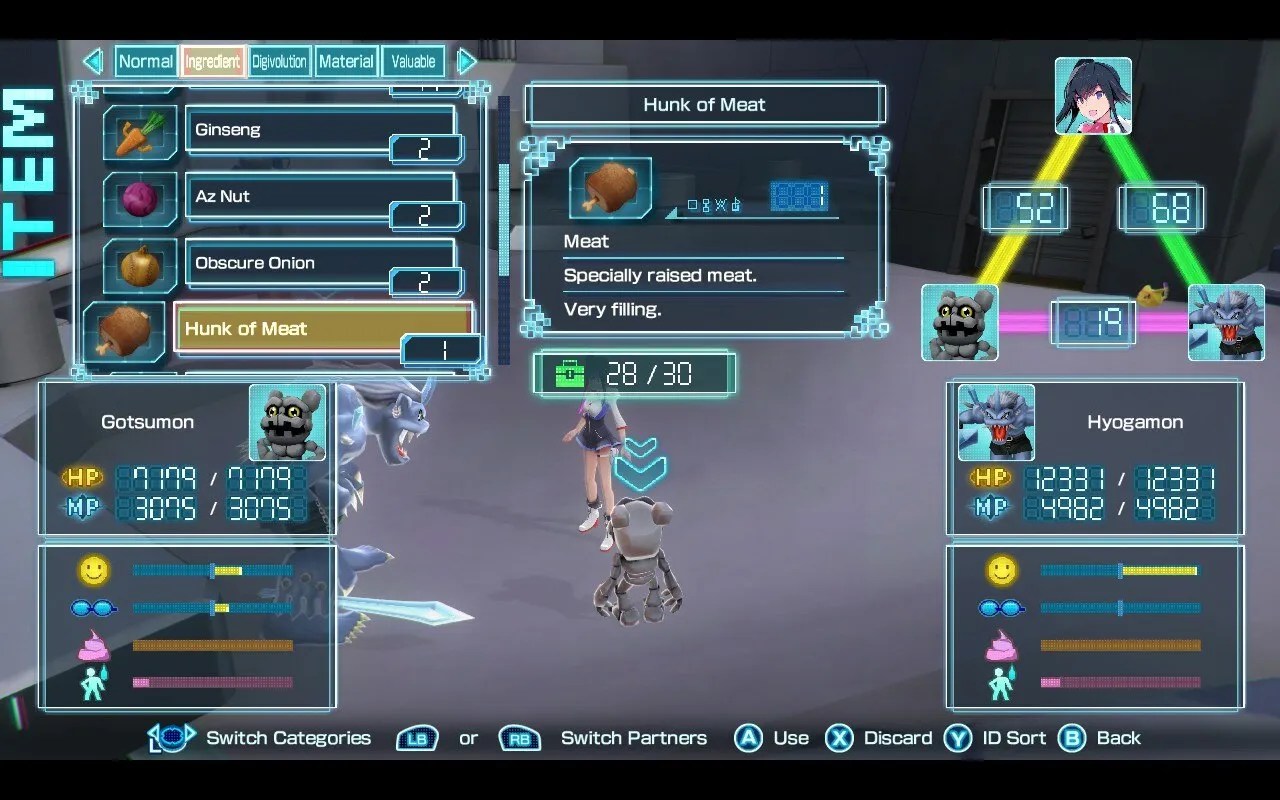Click the right category arrow

click(466, 61)
